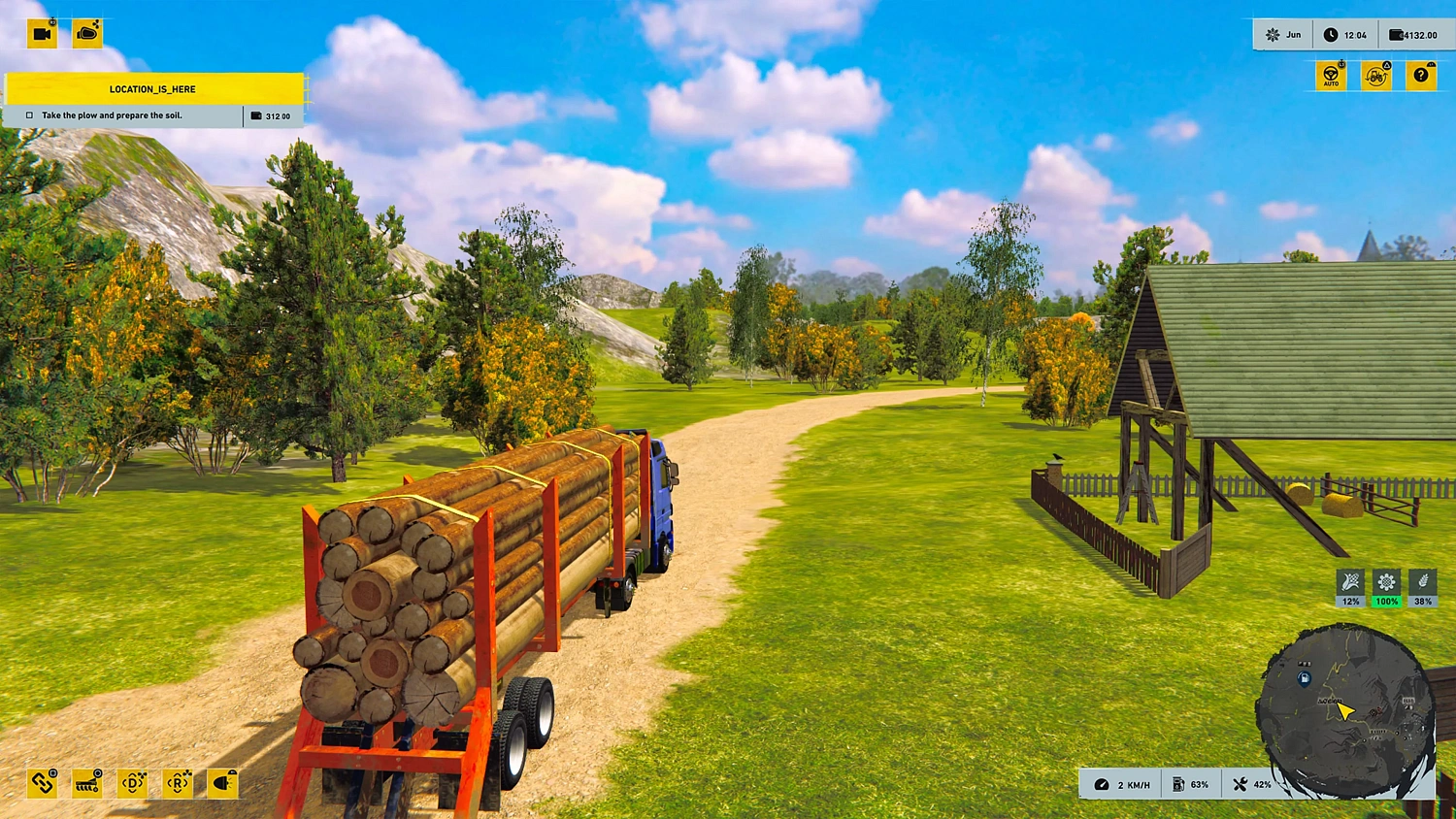
Task: Click the 312.00 mission reward label
Action: 275,115
